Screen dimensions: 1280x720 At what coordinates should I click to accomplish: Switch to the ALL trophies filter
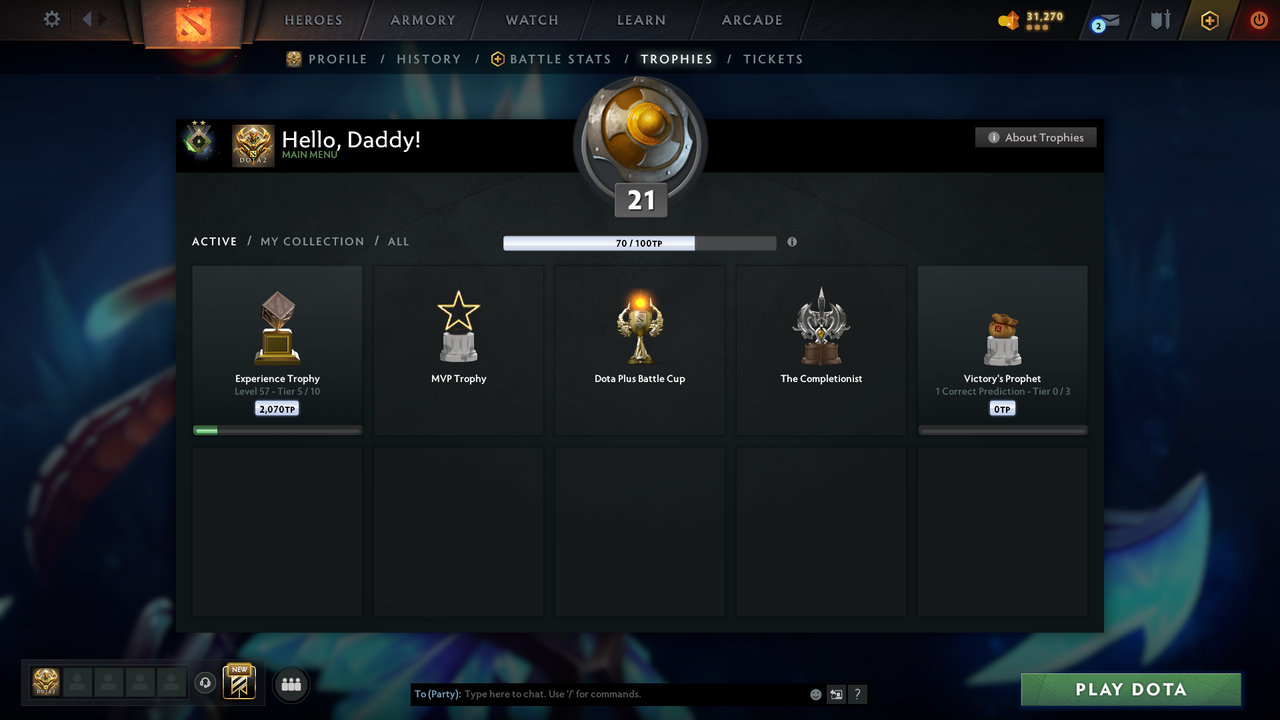pyautogui.click(x=398, y=241)
